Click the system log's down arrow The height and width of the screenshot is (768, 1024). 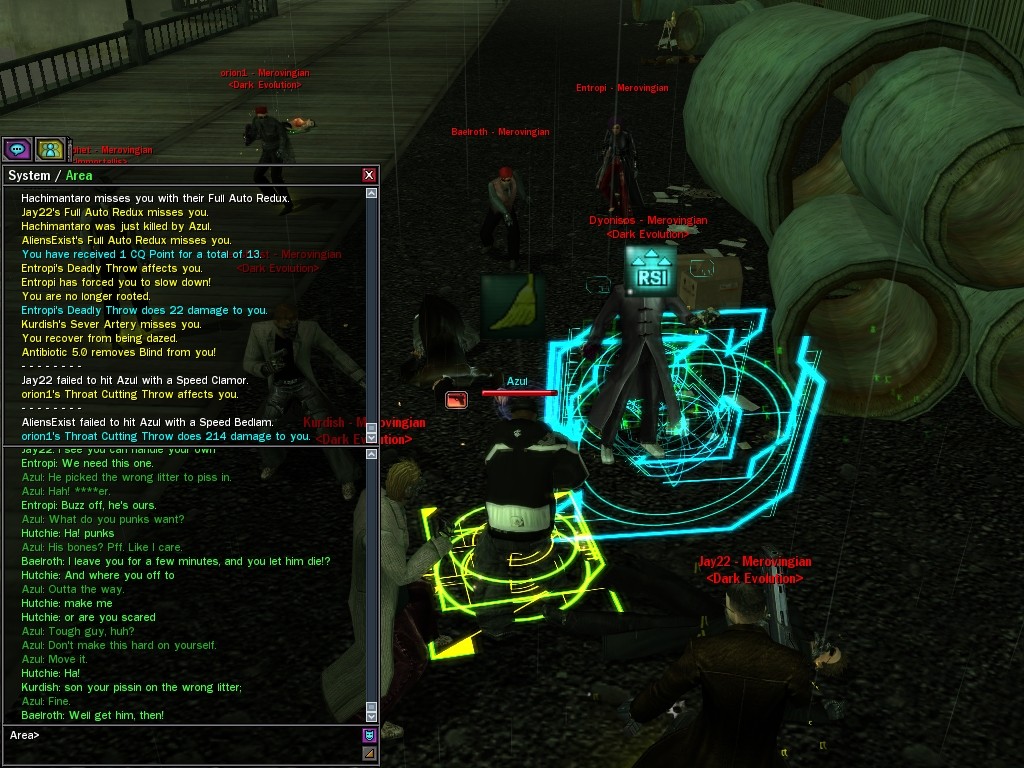click(372, 436)
